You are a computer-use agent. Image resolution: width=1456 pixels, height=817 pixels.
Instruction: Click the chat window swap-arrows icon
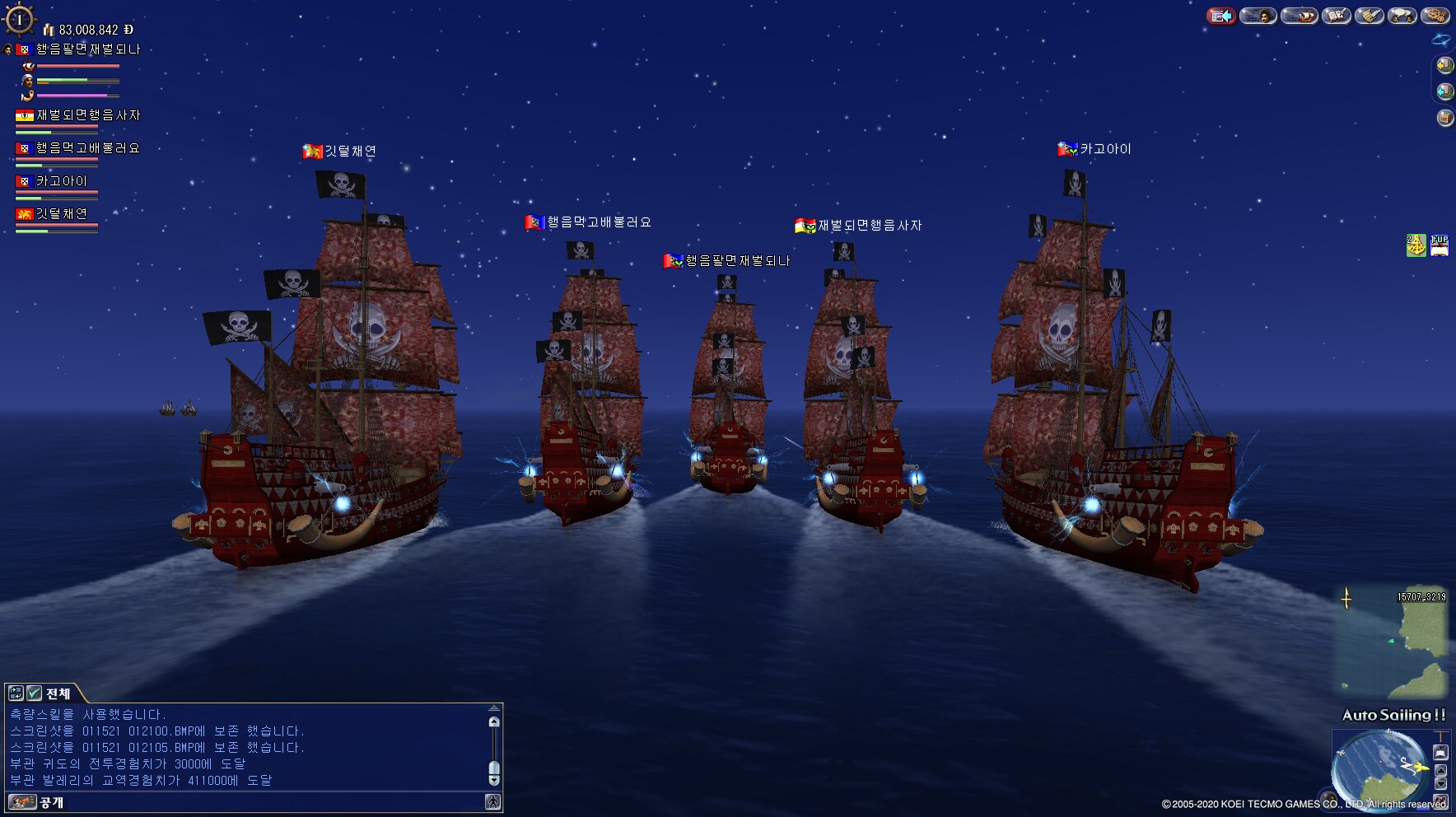click(16, 693)
